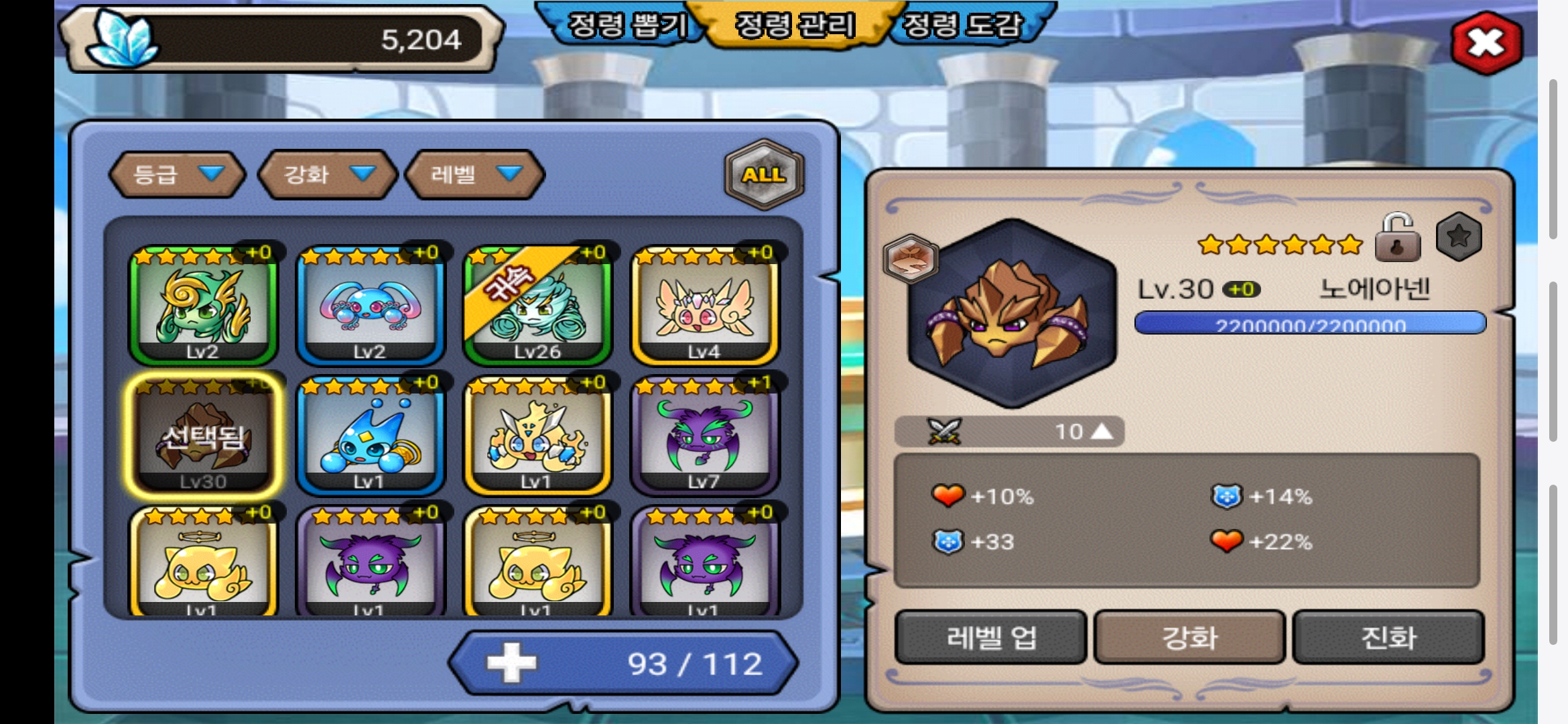Viewport: 1568px width, 724px height.
Task: Click the 레벨 업 button
Action: coord(990,637)
